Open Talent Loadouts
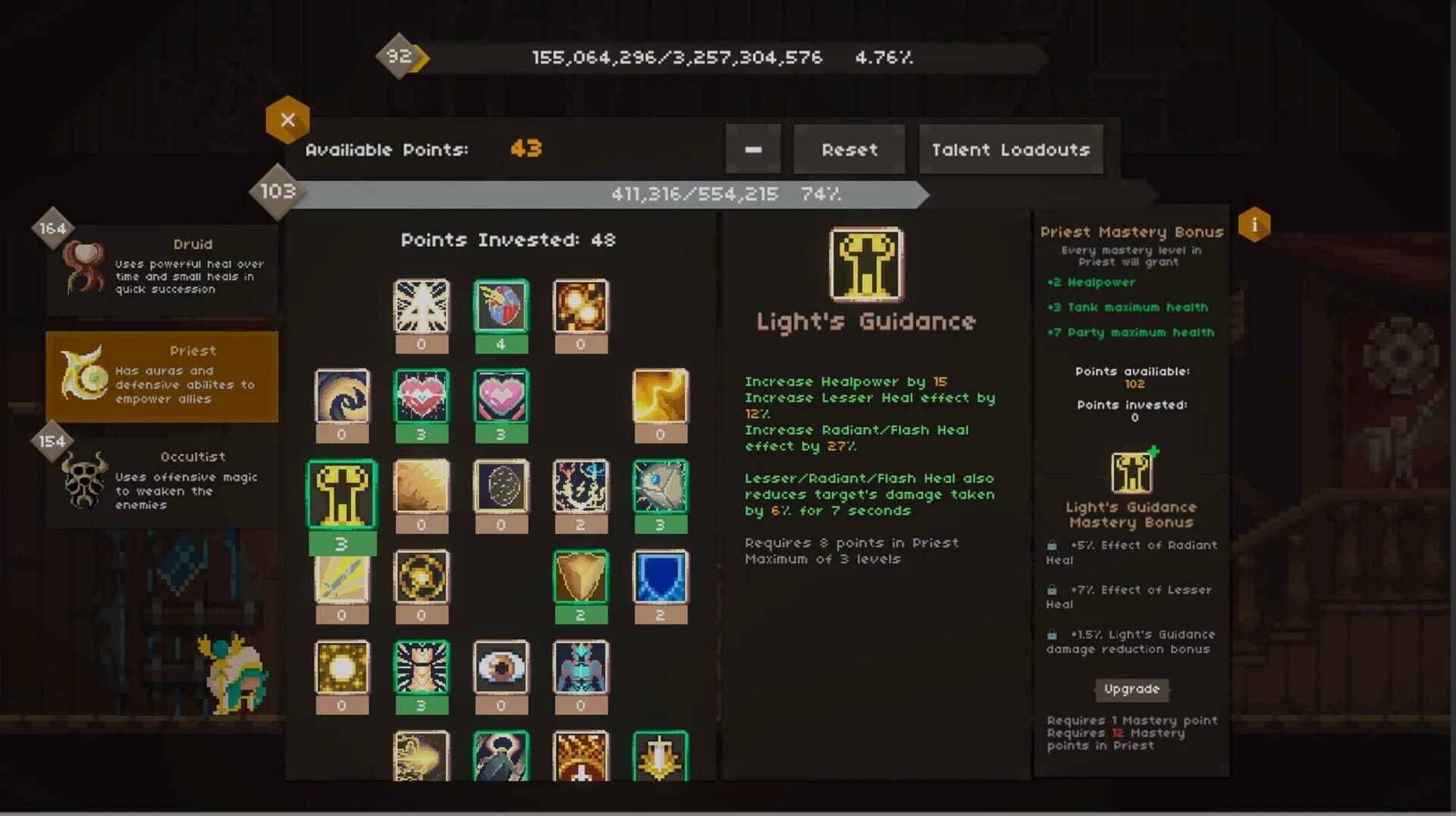The image size is (1456, 816). (1010, 149)
